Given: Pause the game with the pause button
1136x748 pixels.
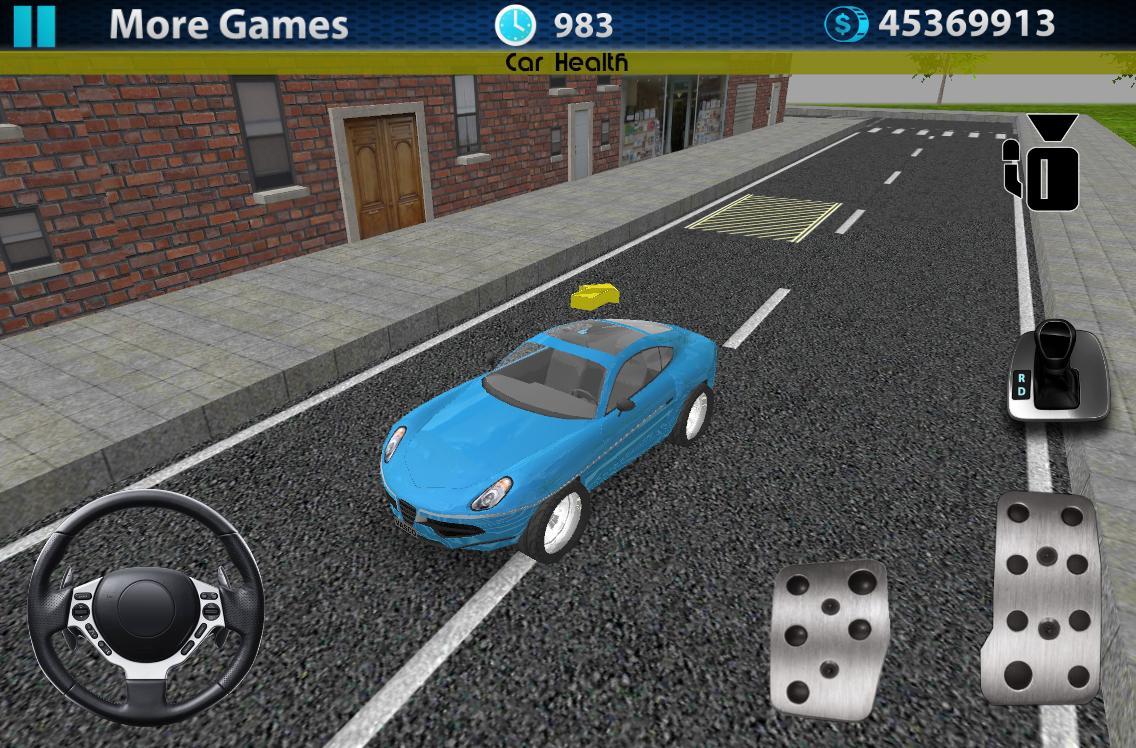Looking at the screenshot, I should point(35,25).
